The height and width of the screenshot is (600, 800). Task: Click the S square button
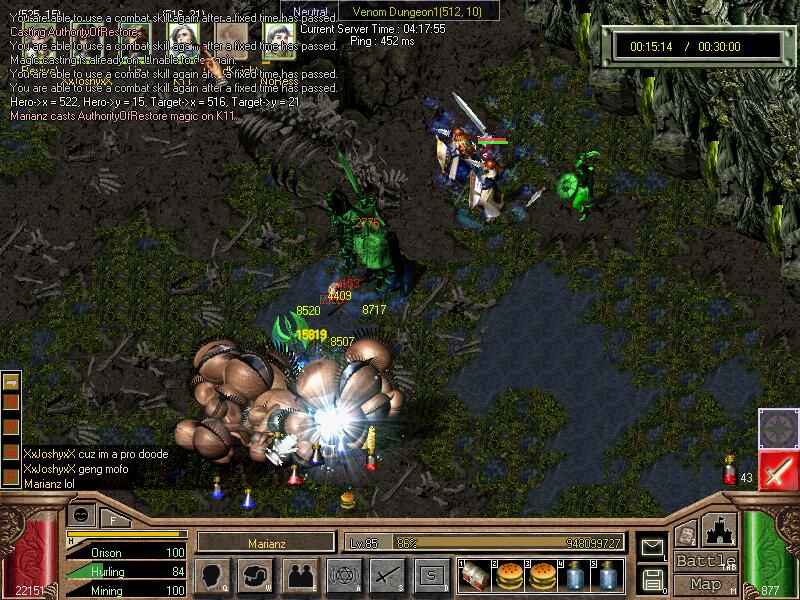coord(431,575)
